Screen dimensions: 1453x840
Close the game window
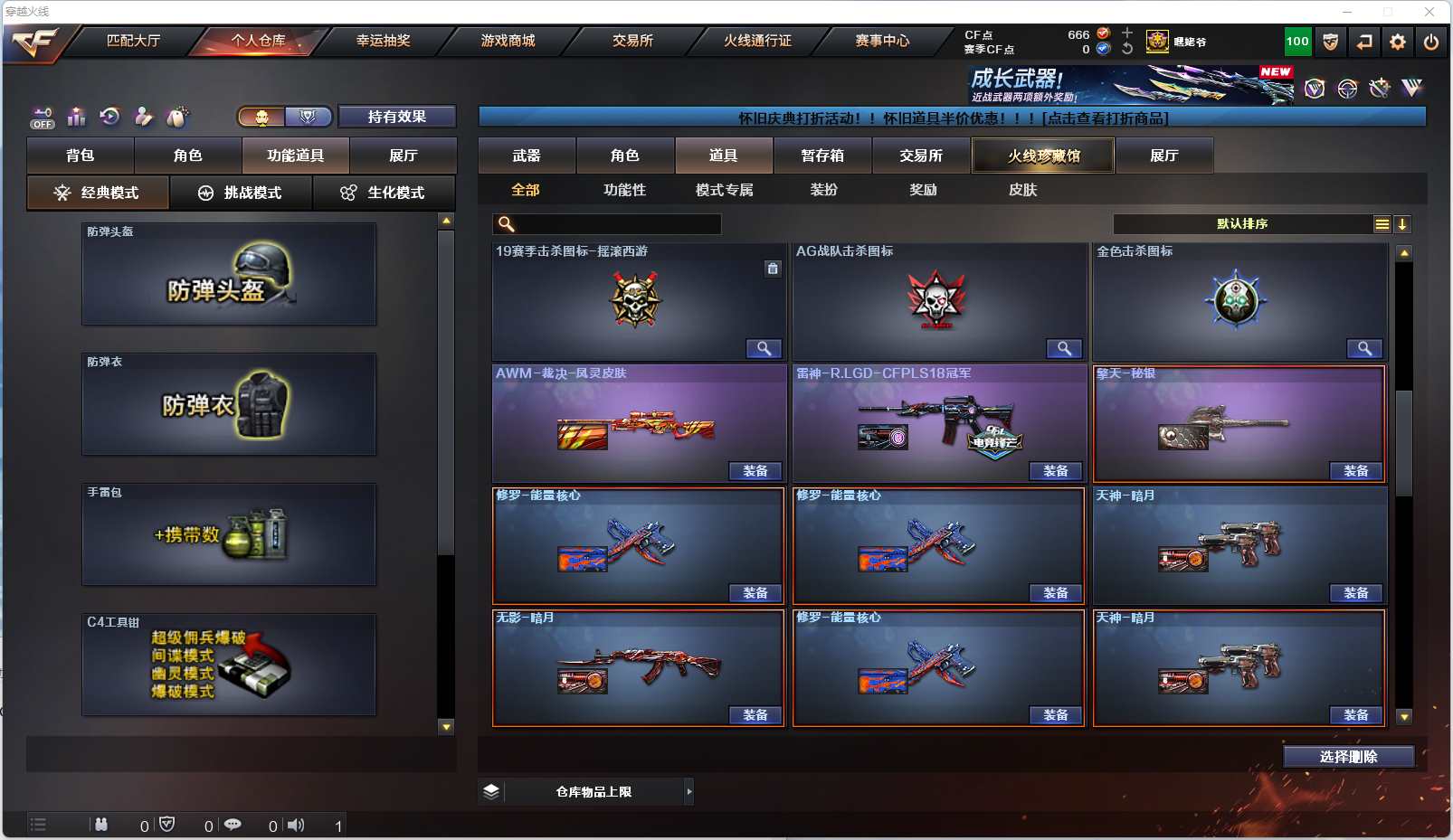[1429, 12]
